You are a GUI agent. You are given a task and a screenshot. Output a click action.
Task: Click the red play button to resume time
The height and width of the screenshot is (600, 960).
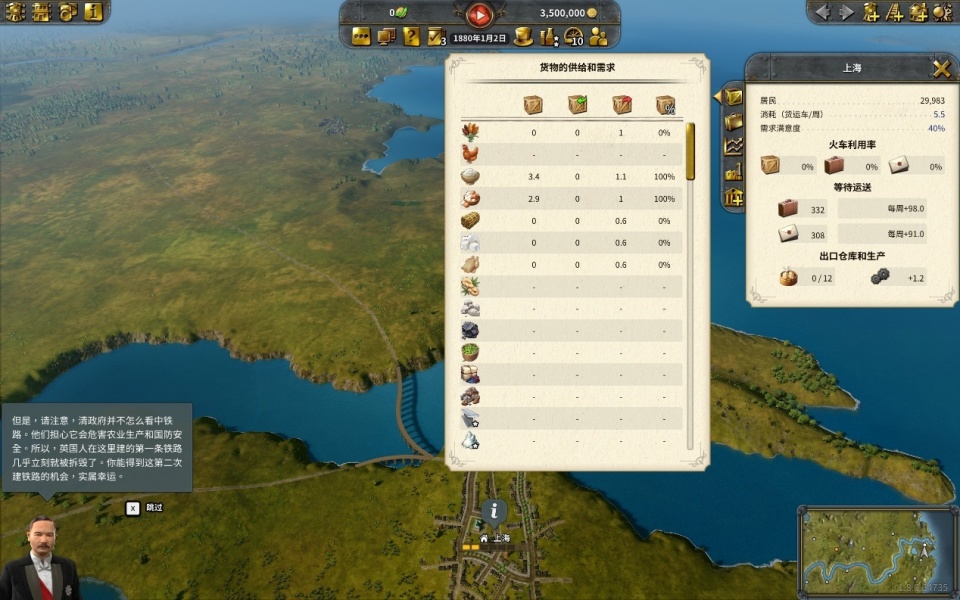coord(480,14)
